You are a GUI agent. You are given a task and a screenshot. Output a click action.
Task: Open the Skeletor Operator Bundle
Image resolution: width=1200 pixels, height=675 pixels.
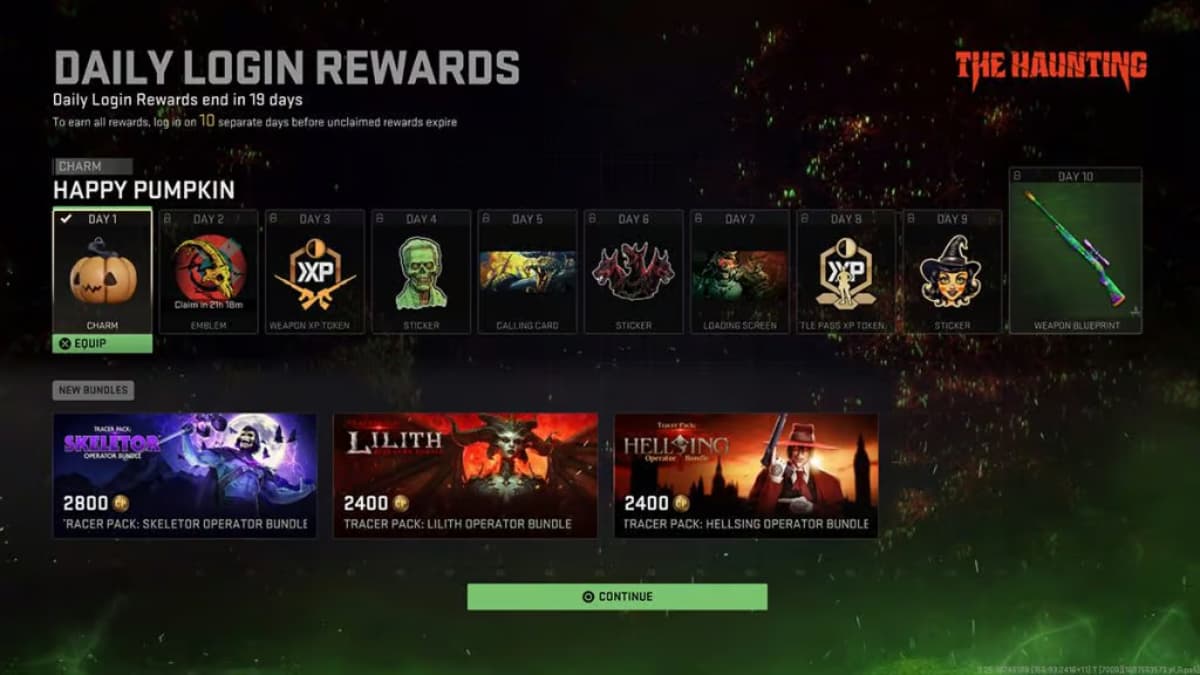185,476
